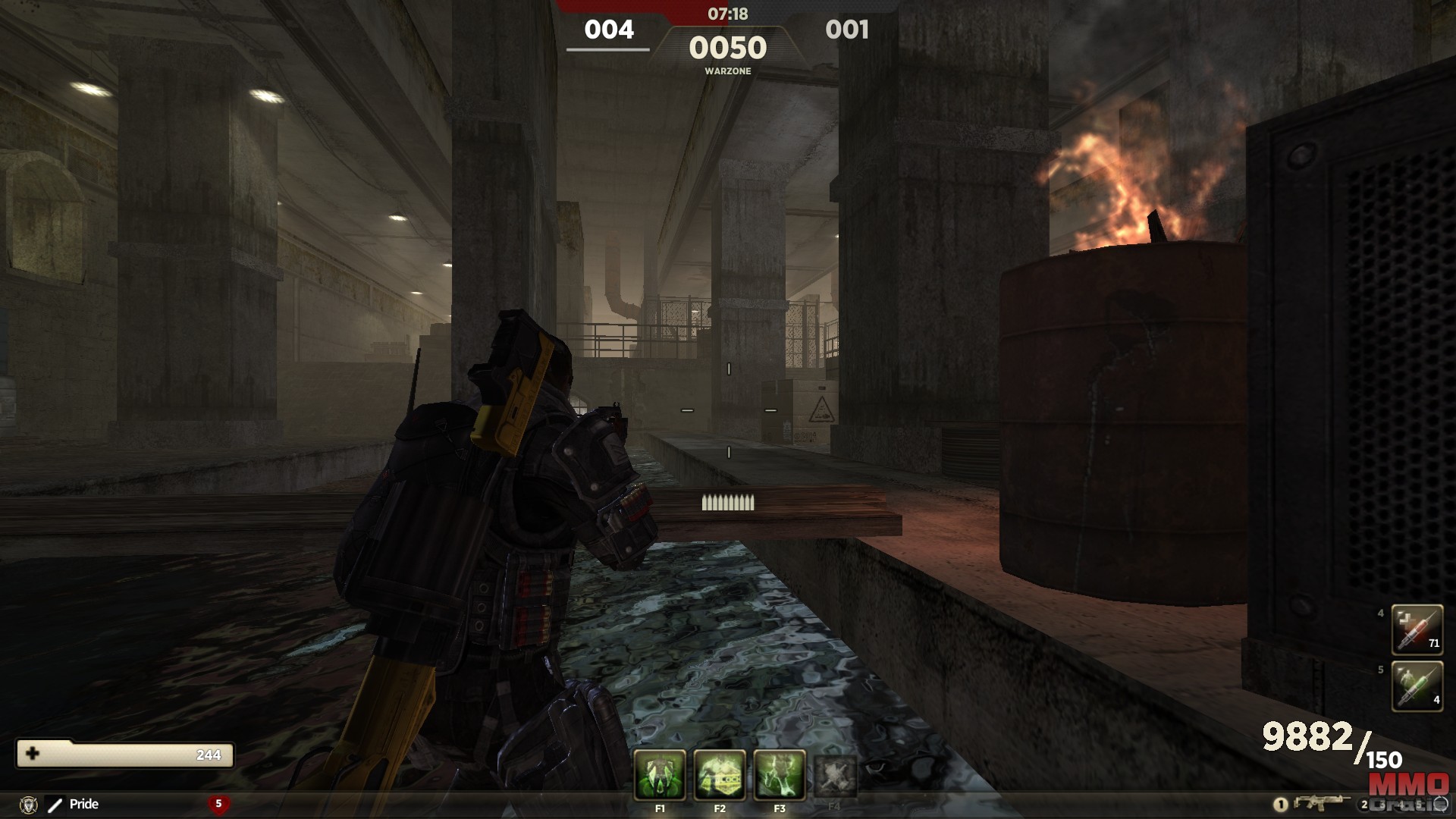1456x819 pixels.
Task: Use the red health syringe item
Action: tap(1417, 629)
